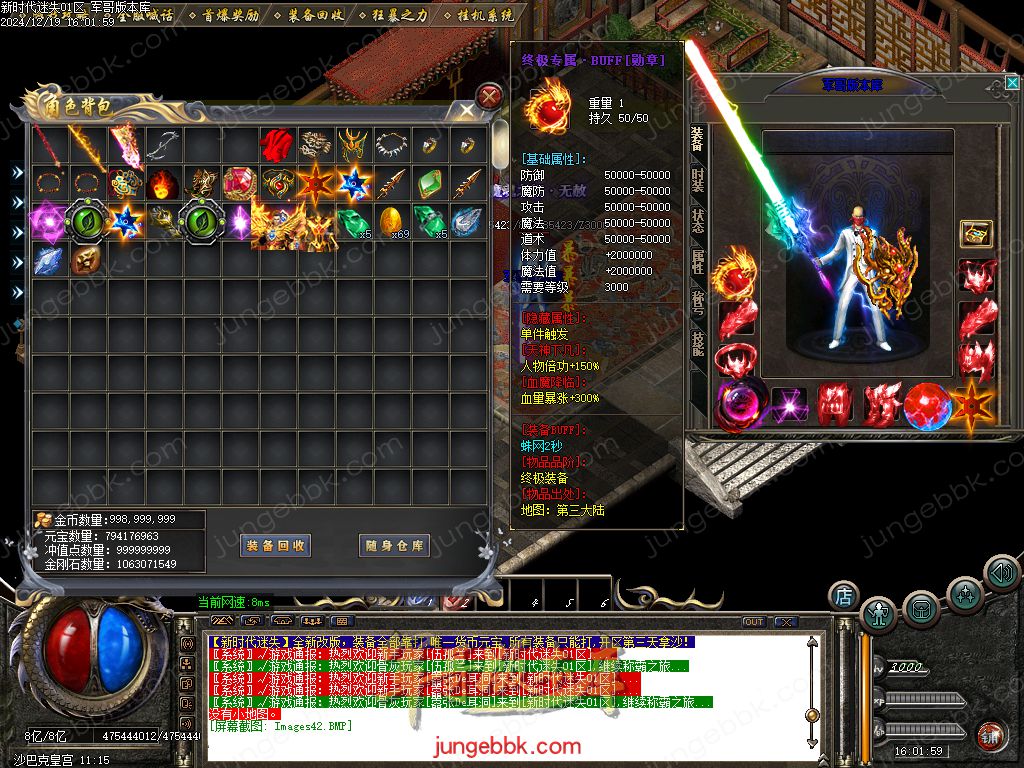Select the equipped fire medal slot
The height and width of the screenshot is (768, 1024).
point(735,273)
